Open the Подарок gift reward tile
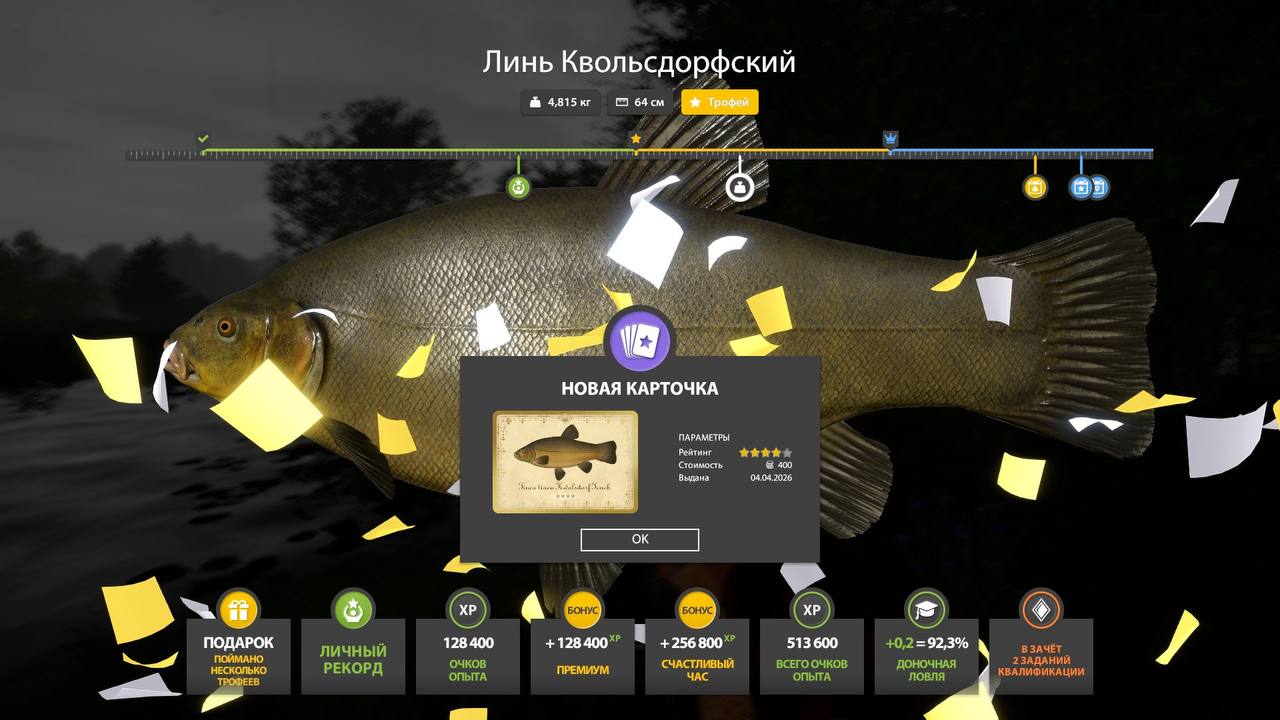The height and width of the screenshot is (720, 1280). point(238,654)
